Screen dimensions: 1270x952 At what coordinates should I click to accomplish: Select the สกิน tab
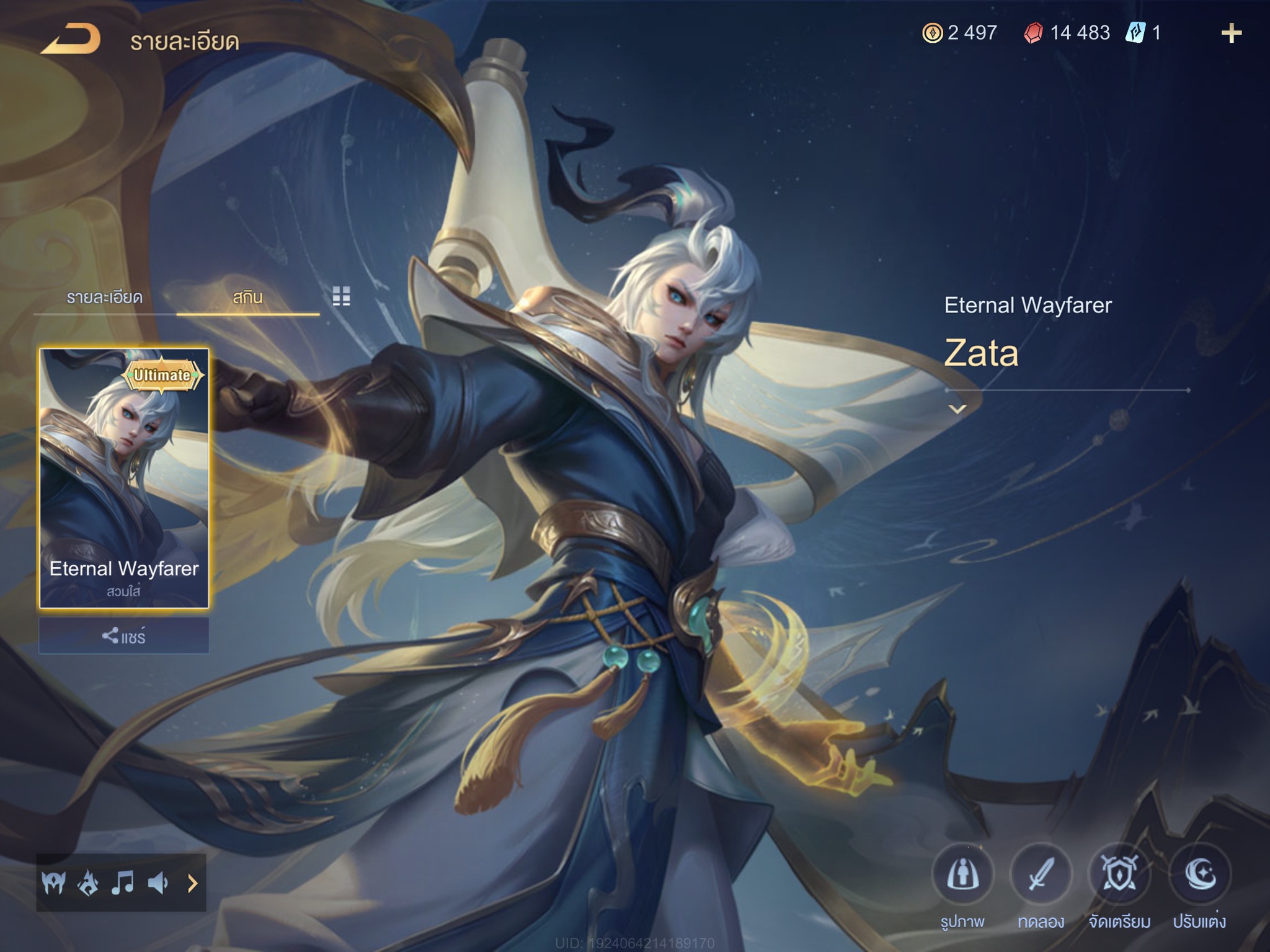click(x=247, y=298)
